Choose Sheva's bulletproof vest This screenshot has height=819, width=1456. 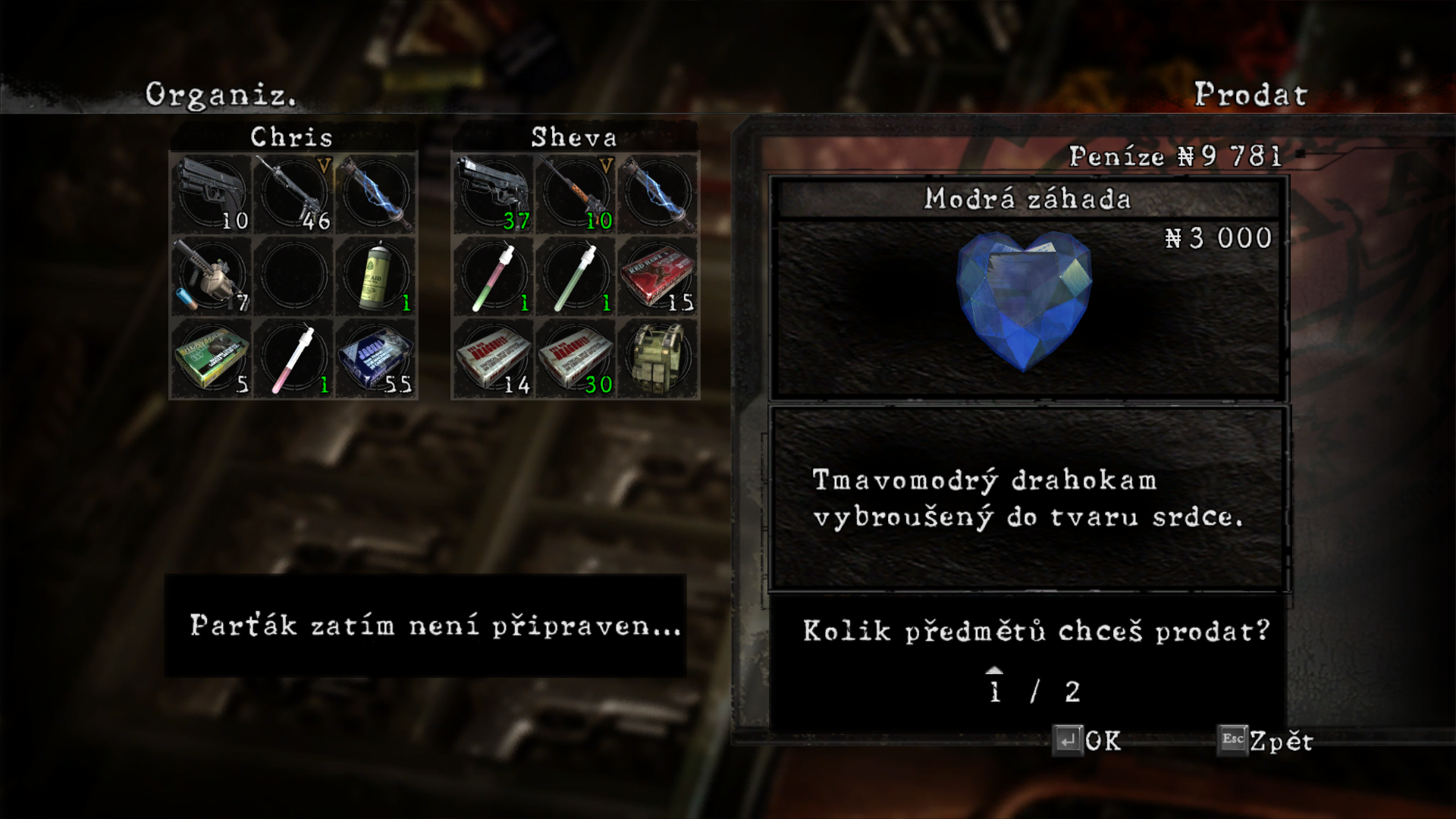pyautogui.click(x=658, y=359)
